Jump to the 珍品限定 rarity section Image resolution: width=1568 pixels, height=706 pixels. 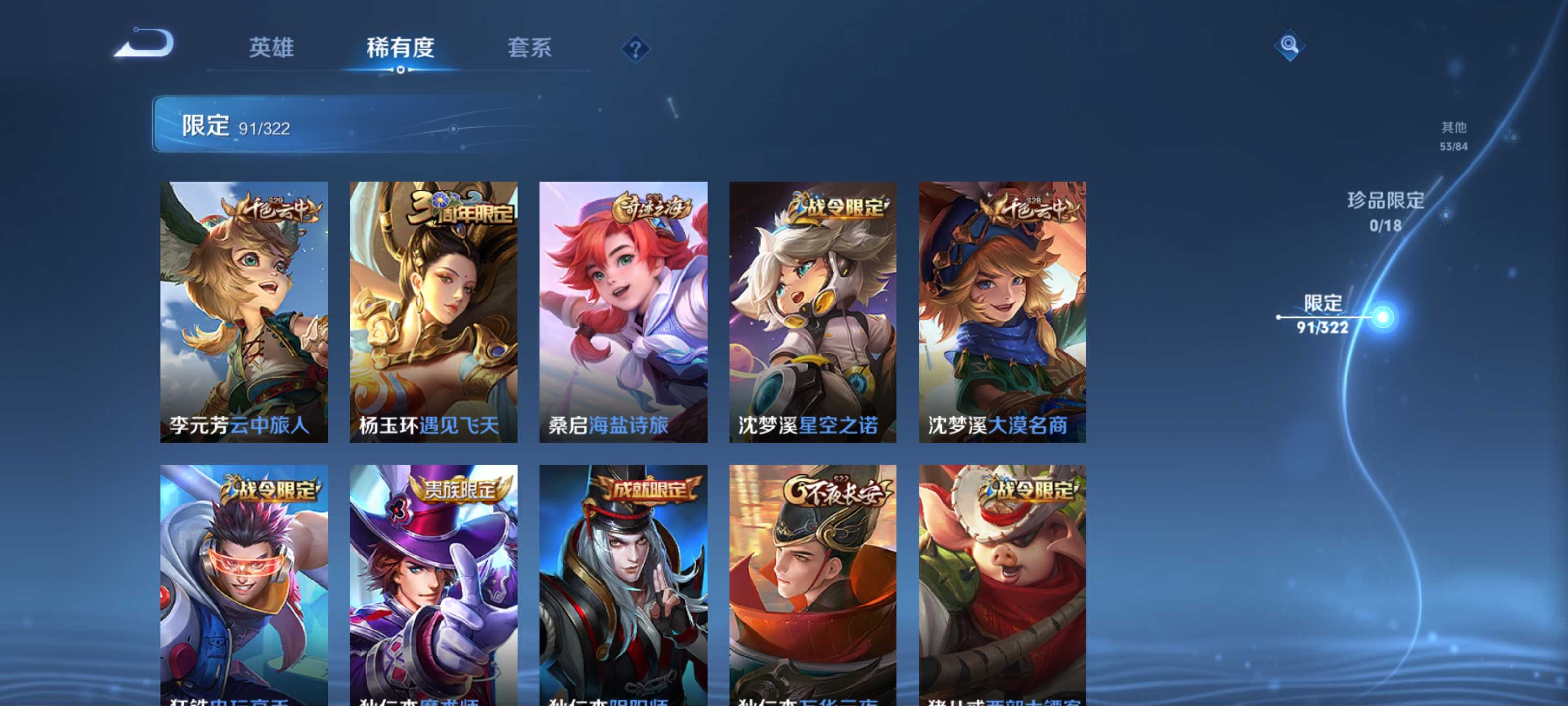coord(1386,211)
